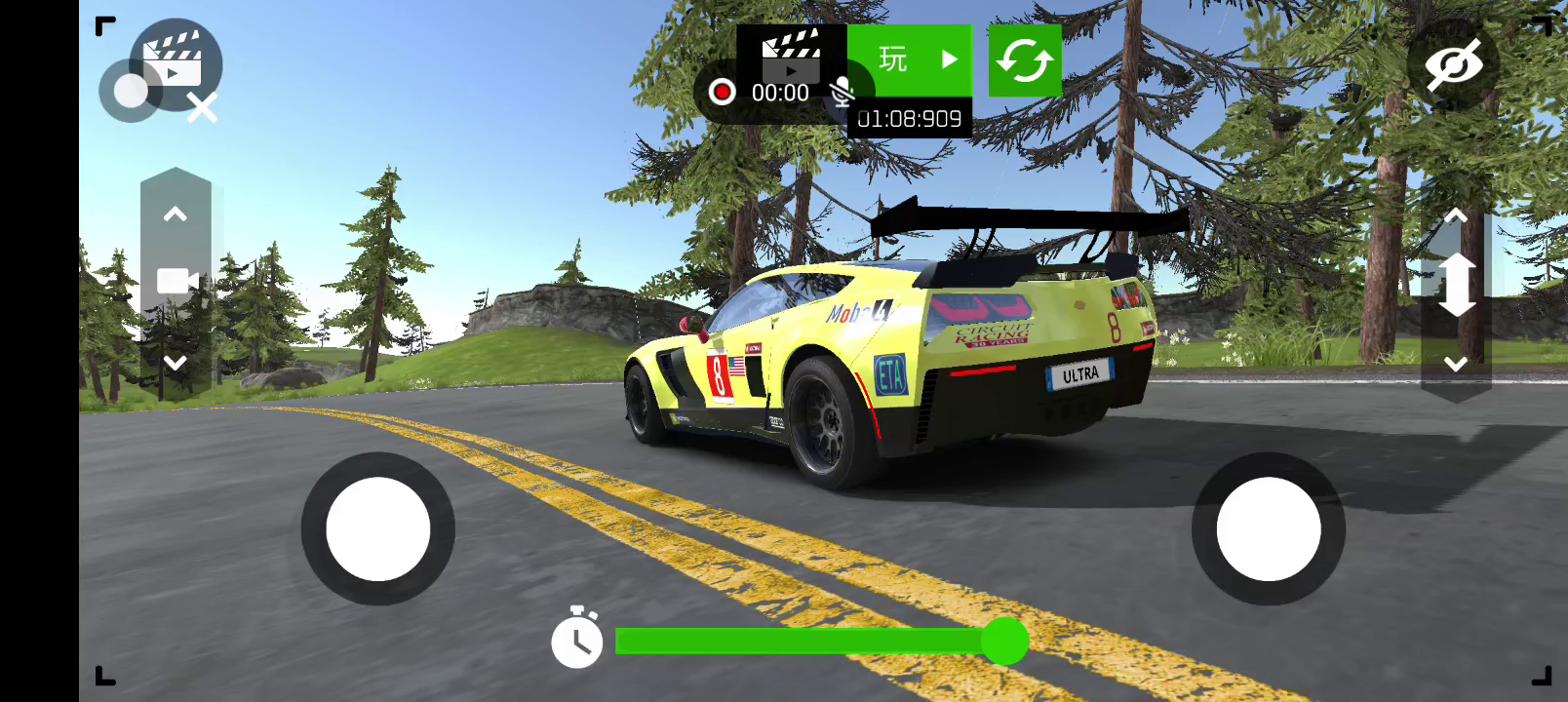
Task: Close the floating recorder overlay with the X
Action: (x=202, y=108)
